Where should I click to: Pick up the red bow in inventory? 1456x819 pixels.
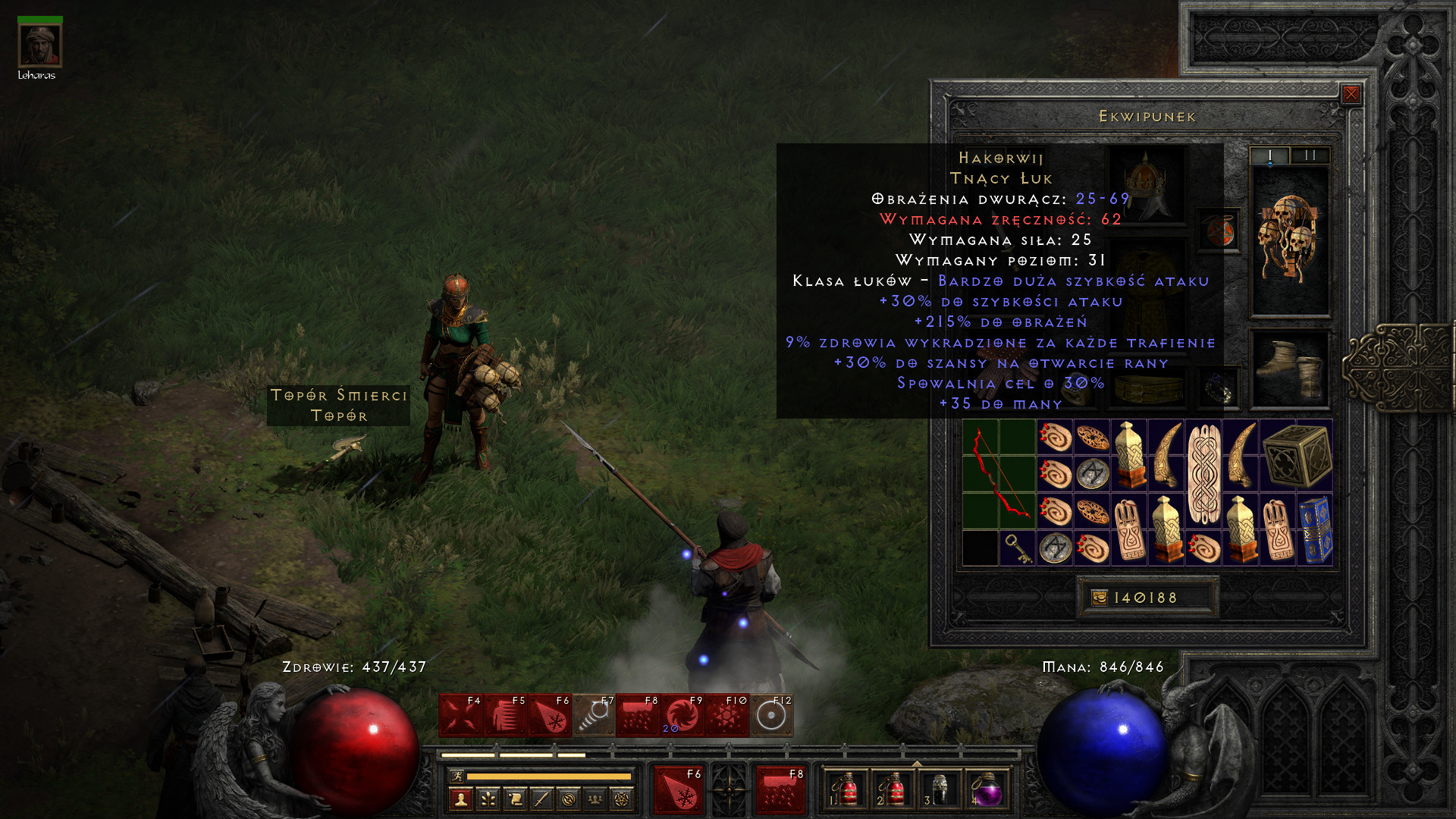(999, 474)
